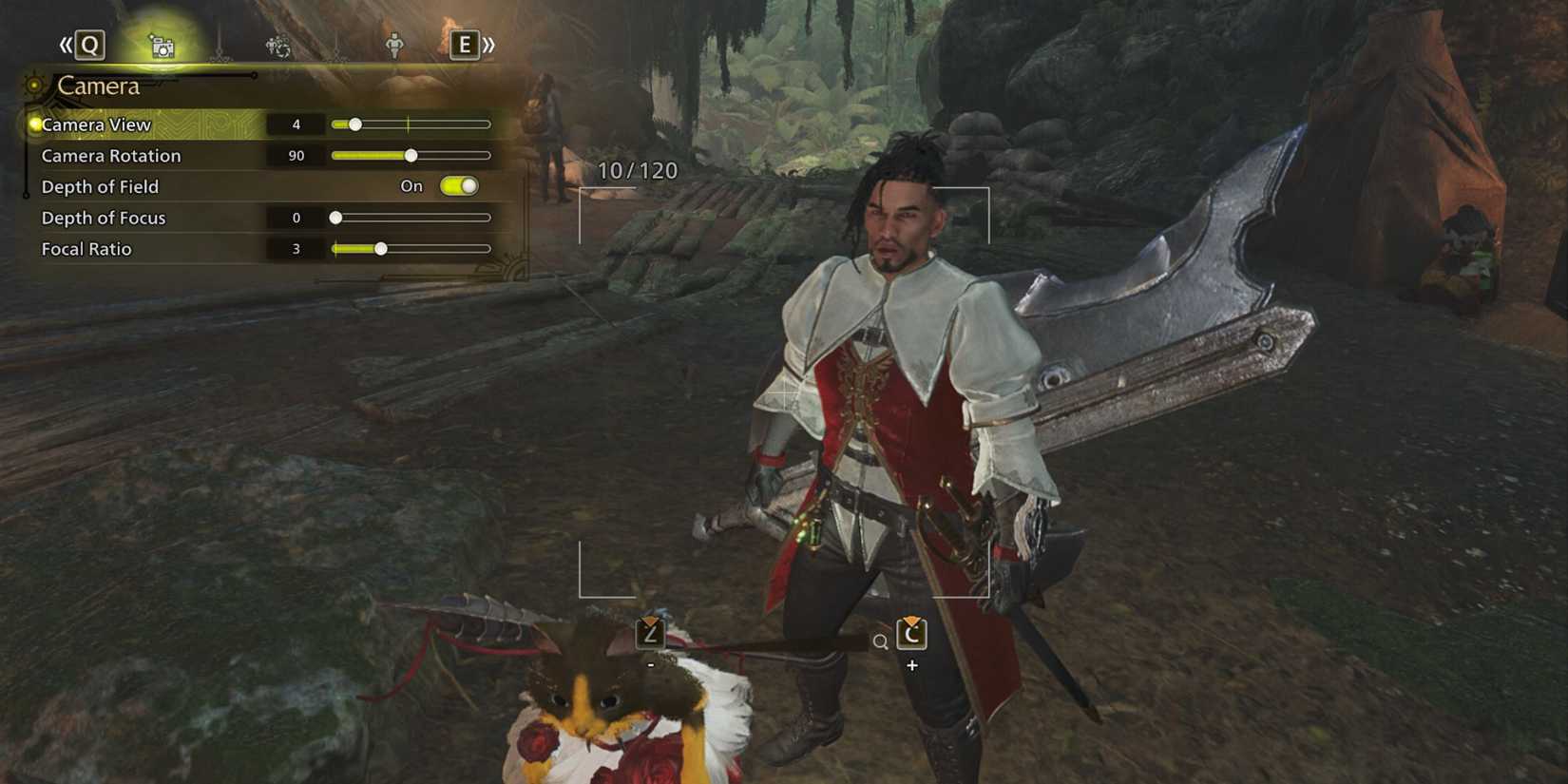Viewport: 1568px width, 784px height.
Task: Click the Q key shortcut icon
Action: pos(89,45)
